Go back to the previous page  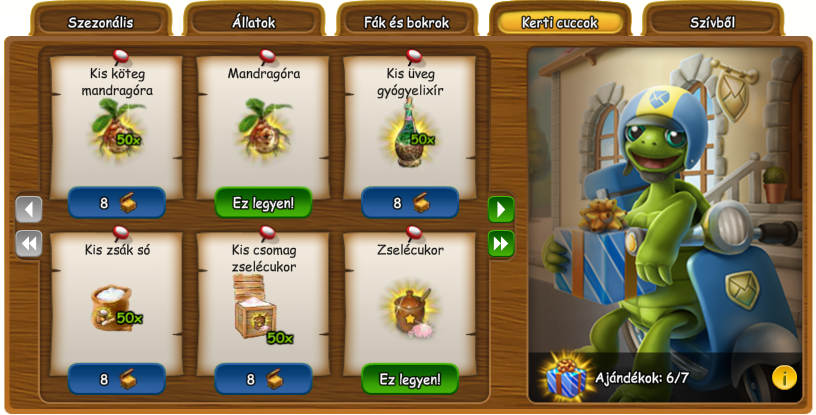[x=29, y=209]
